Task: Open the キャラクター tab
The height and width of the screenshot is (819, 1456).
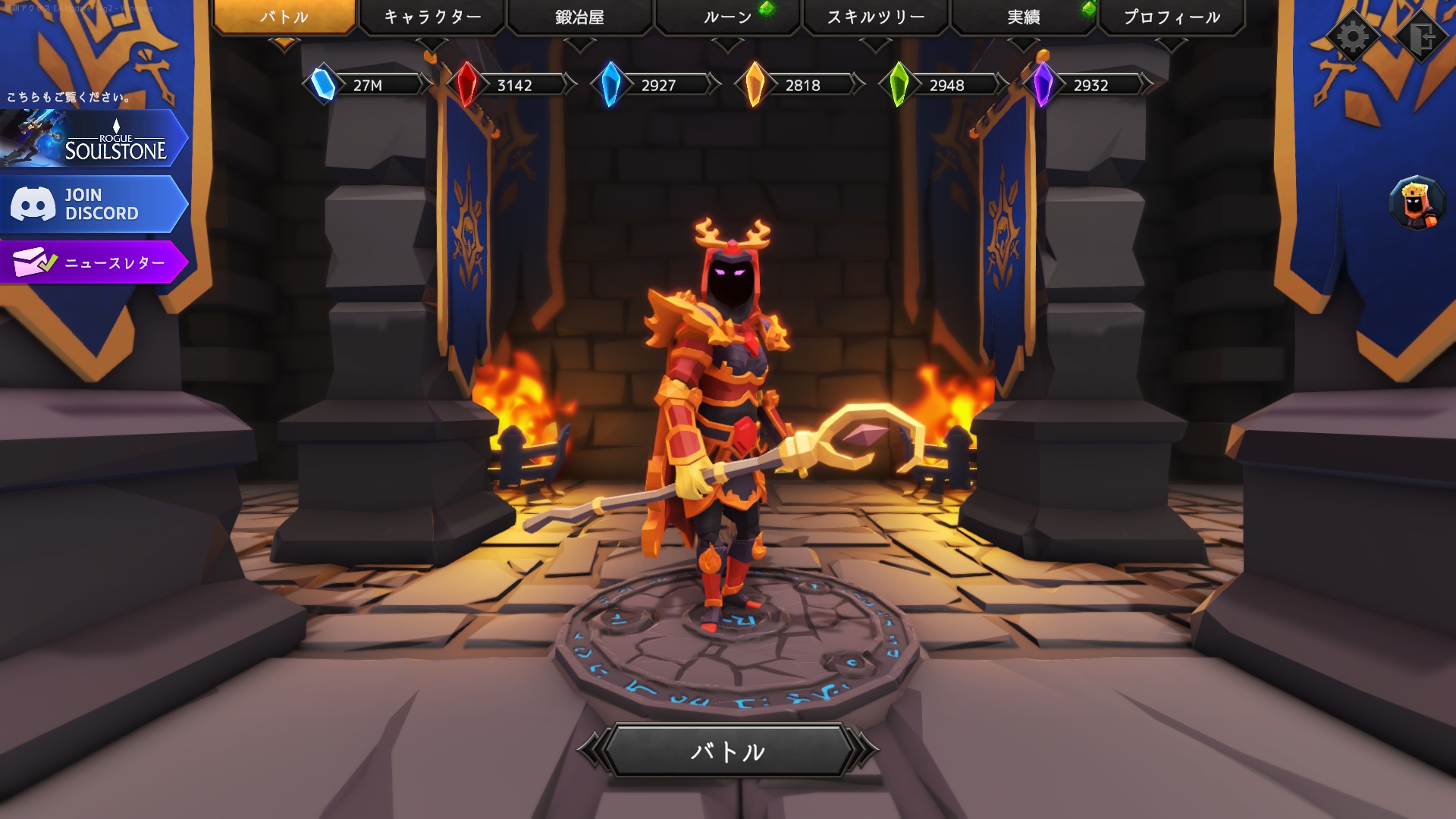Action: click(431, 17)
